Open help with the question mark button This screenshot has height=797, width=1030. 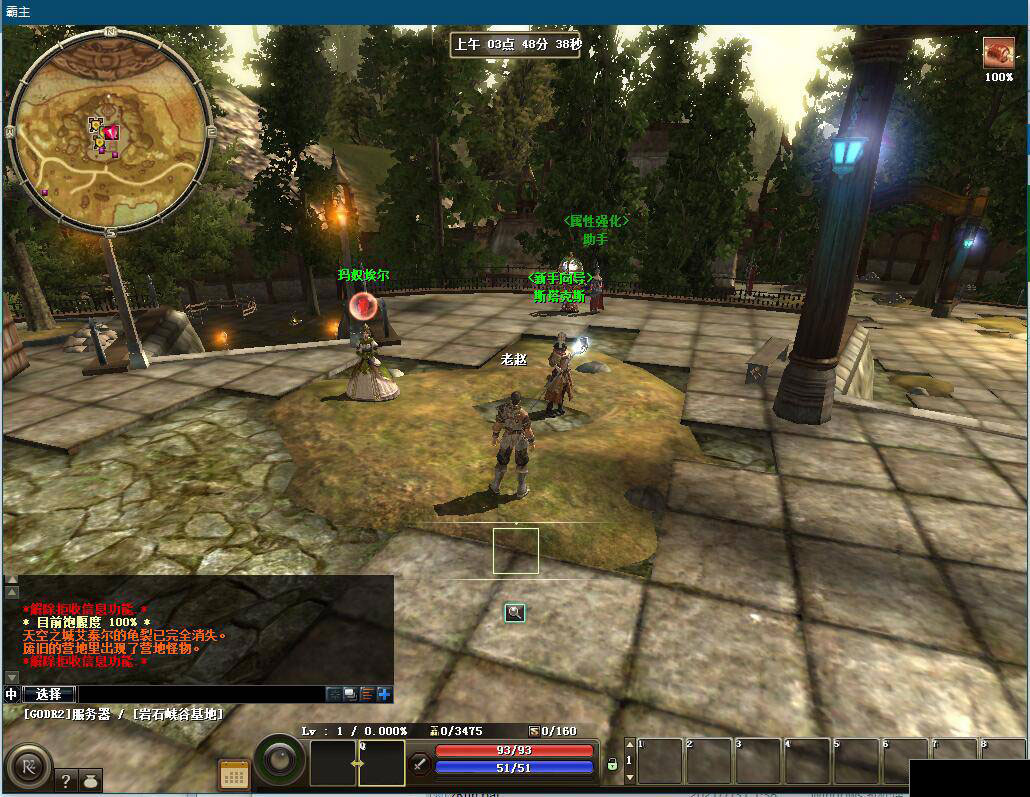(x=67, y=781)
